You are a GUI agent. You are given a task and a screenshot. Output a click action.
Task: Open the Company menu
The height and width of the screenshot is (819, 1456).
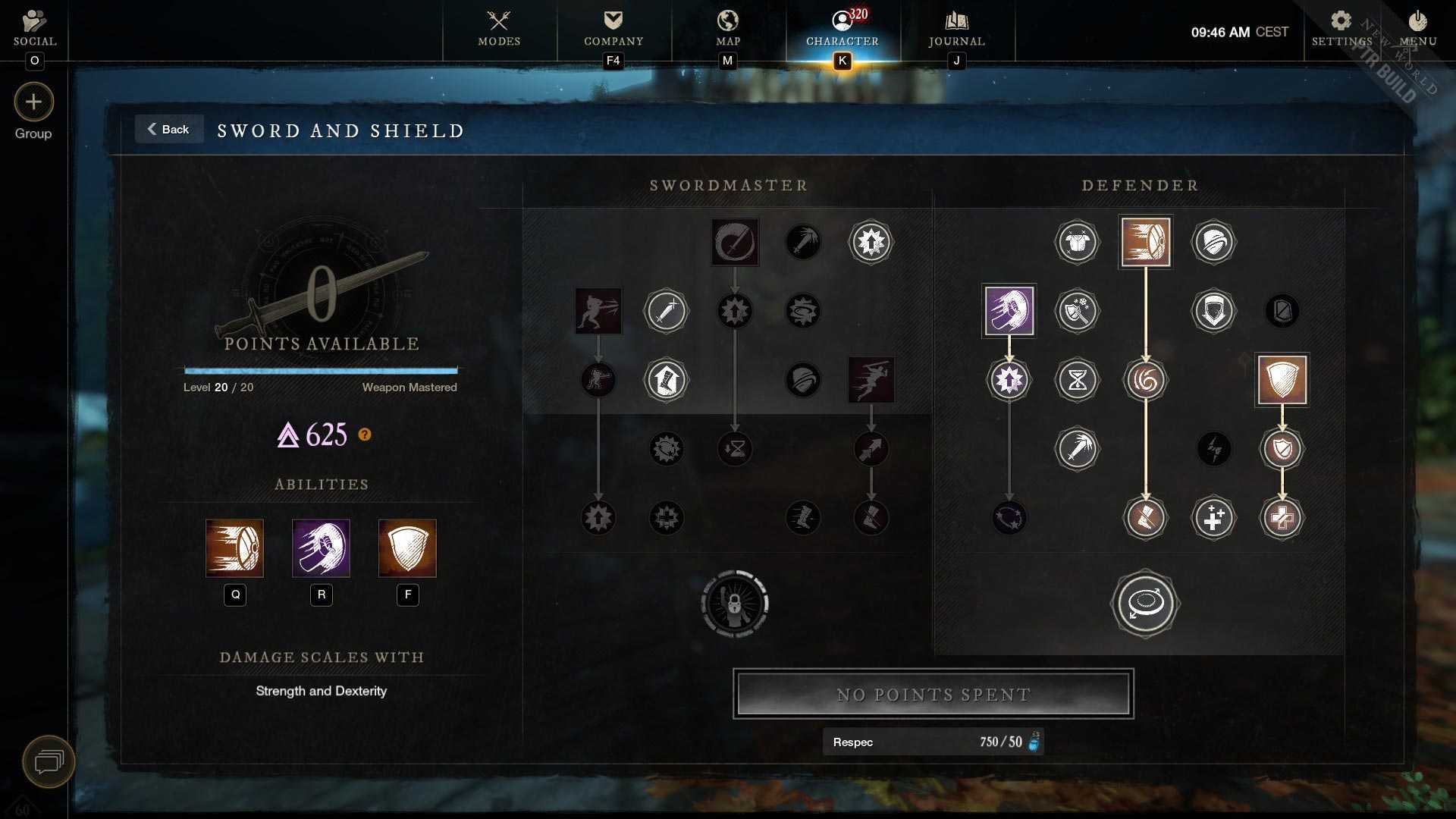[613, 29]
